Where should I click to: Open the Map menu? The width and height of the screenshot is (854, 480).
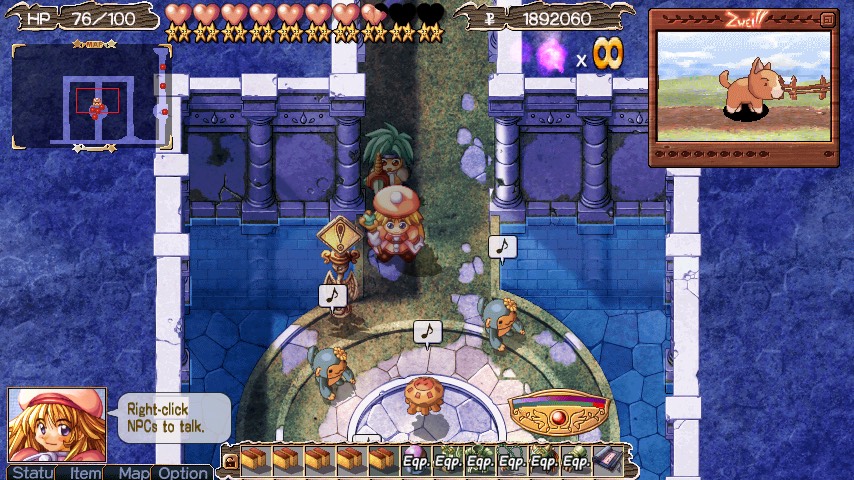(131, 472)
